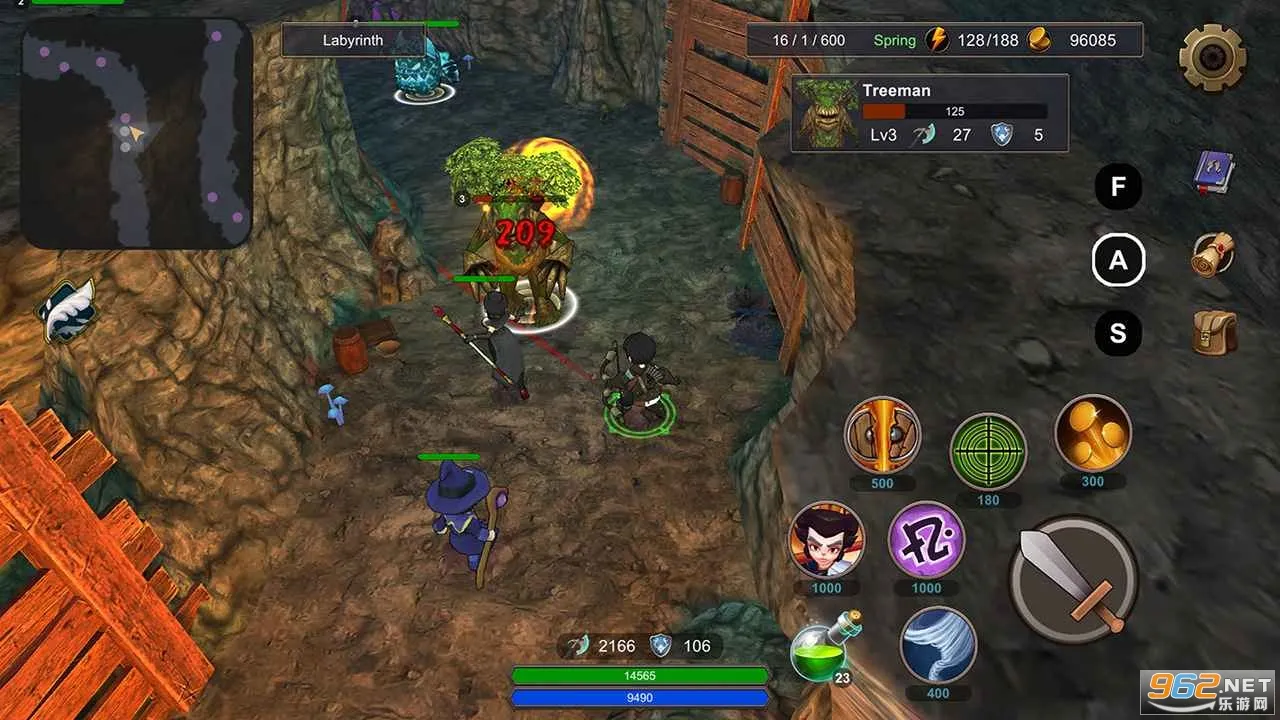The width and height of the screenshot is (1280, 720).
Task: Tap the white feather wing icon
Action: pyautogui.click(x=68, y=309)
